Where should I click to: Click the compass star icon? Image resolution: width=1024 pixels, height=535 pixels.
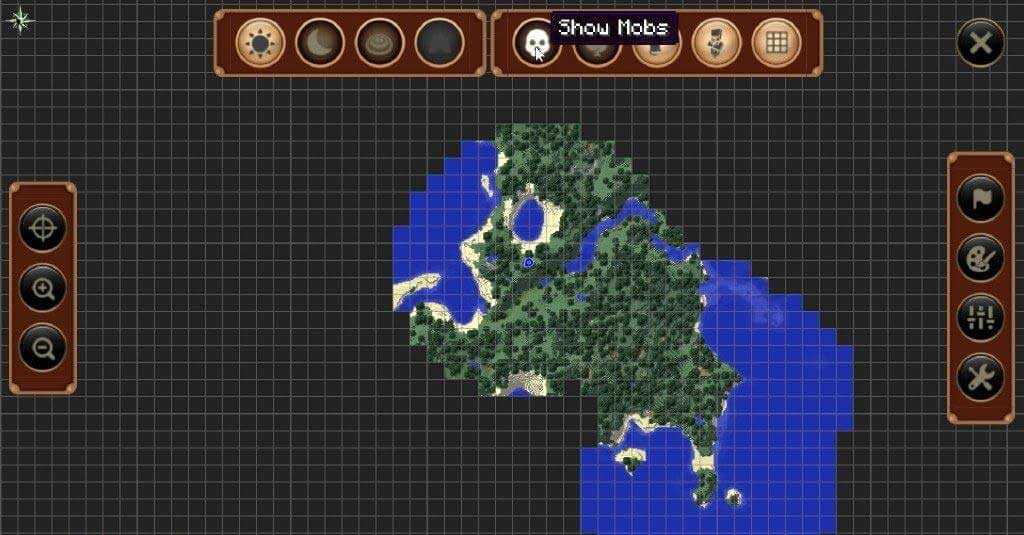21,19
